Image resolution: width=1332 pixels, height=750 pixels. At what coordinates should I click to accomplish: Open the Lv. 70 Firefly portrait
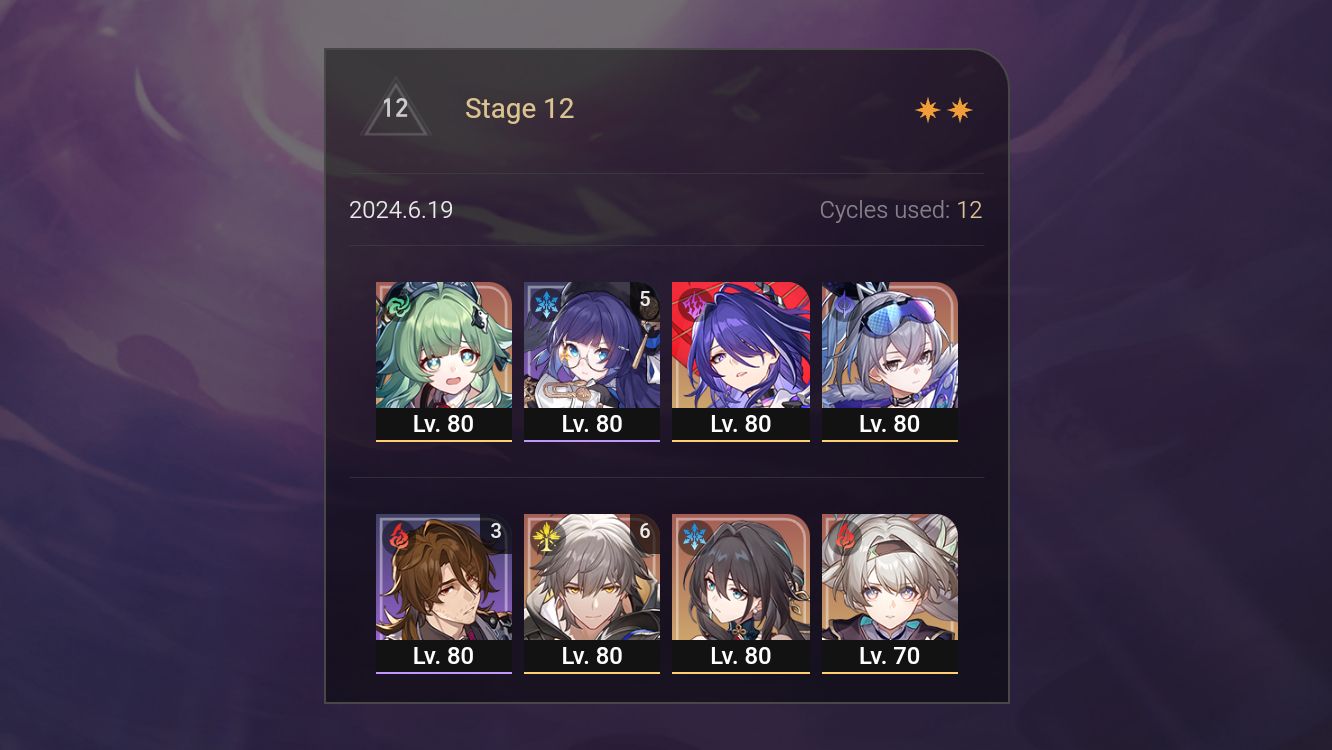(889, 580)
